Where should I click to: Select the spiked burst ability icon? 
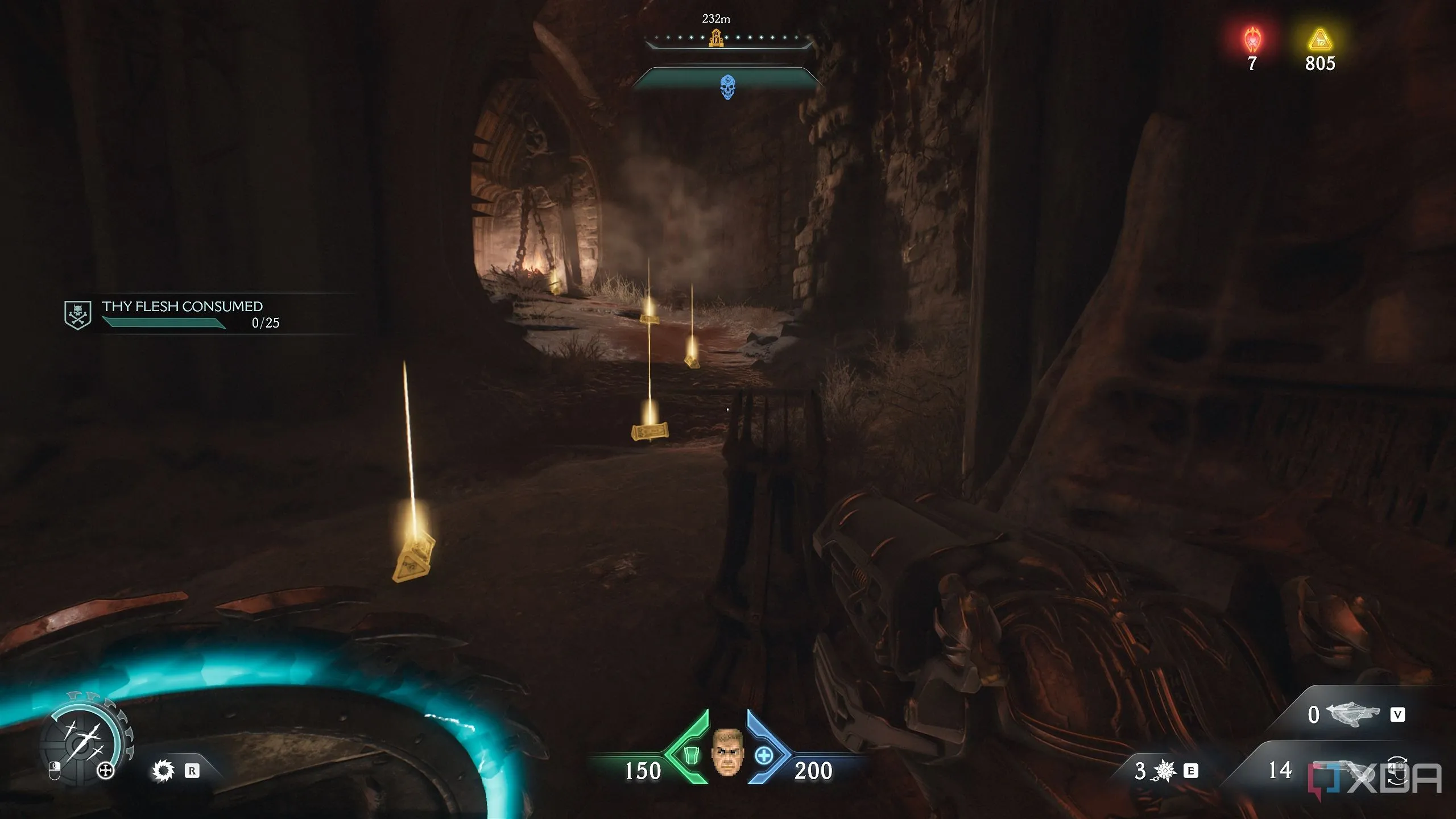point(1164,771)
